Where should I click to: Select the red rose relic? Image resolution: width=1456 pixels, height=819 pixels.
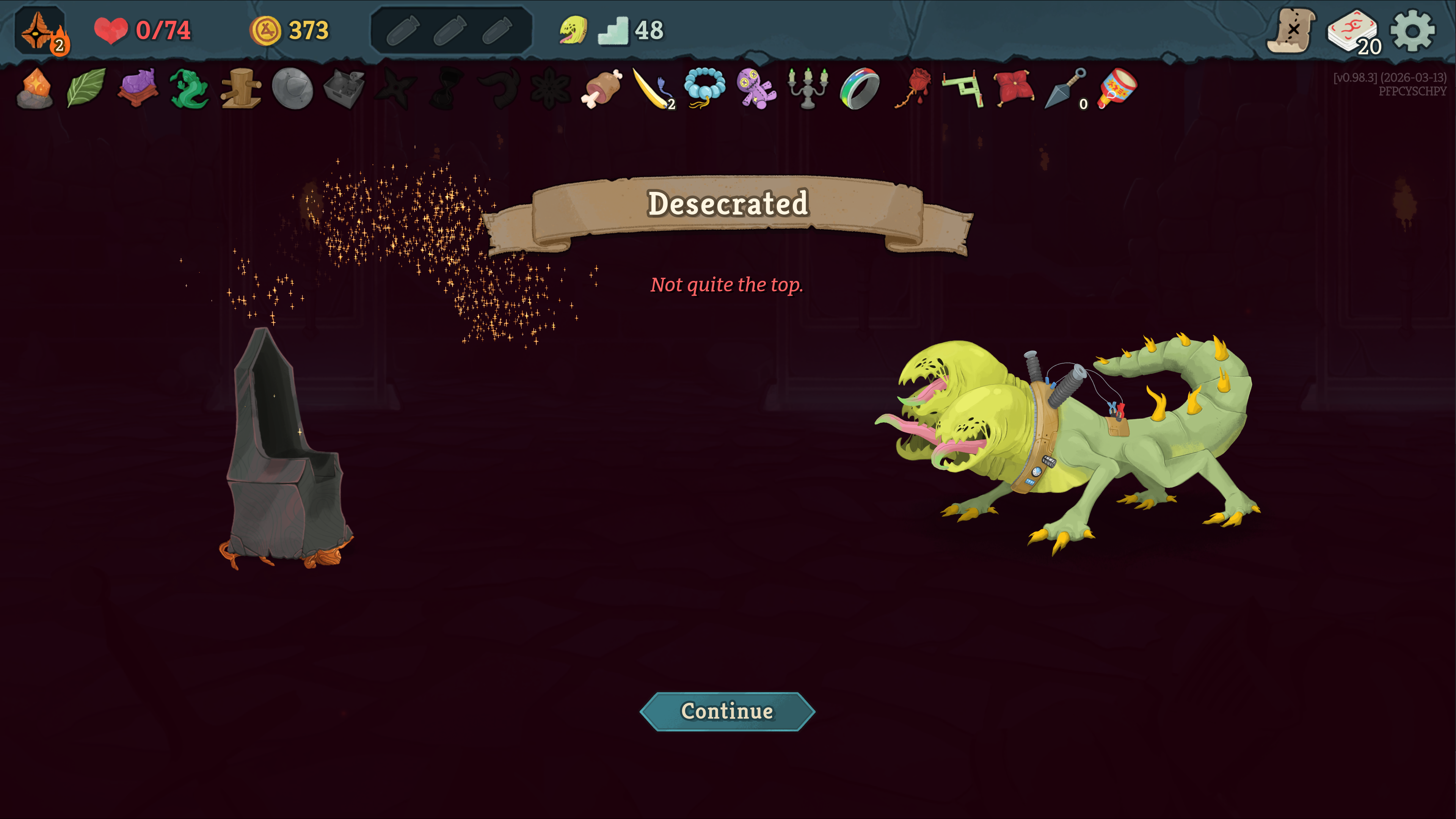(911, 89)
